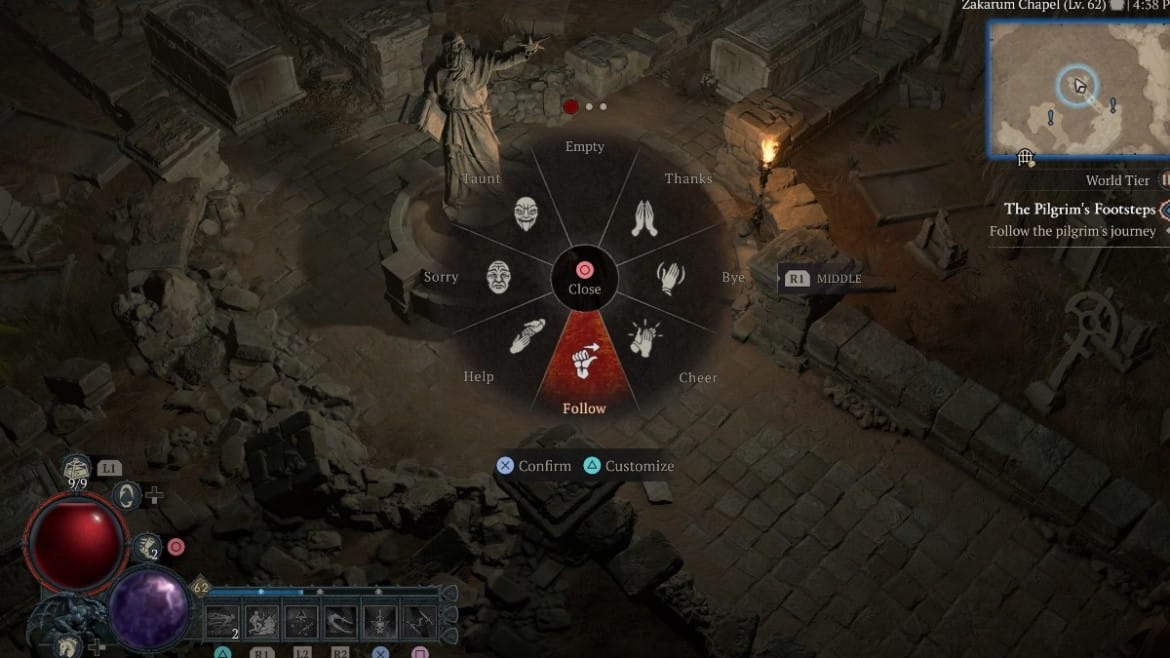This screenshot has width=1170, height=658.
Task: Activate the dodge icon with count 2
Action: [148, 546]
